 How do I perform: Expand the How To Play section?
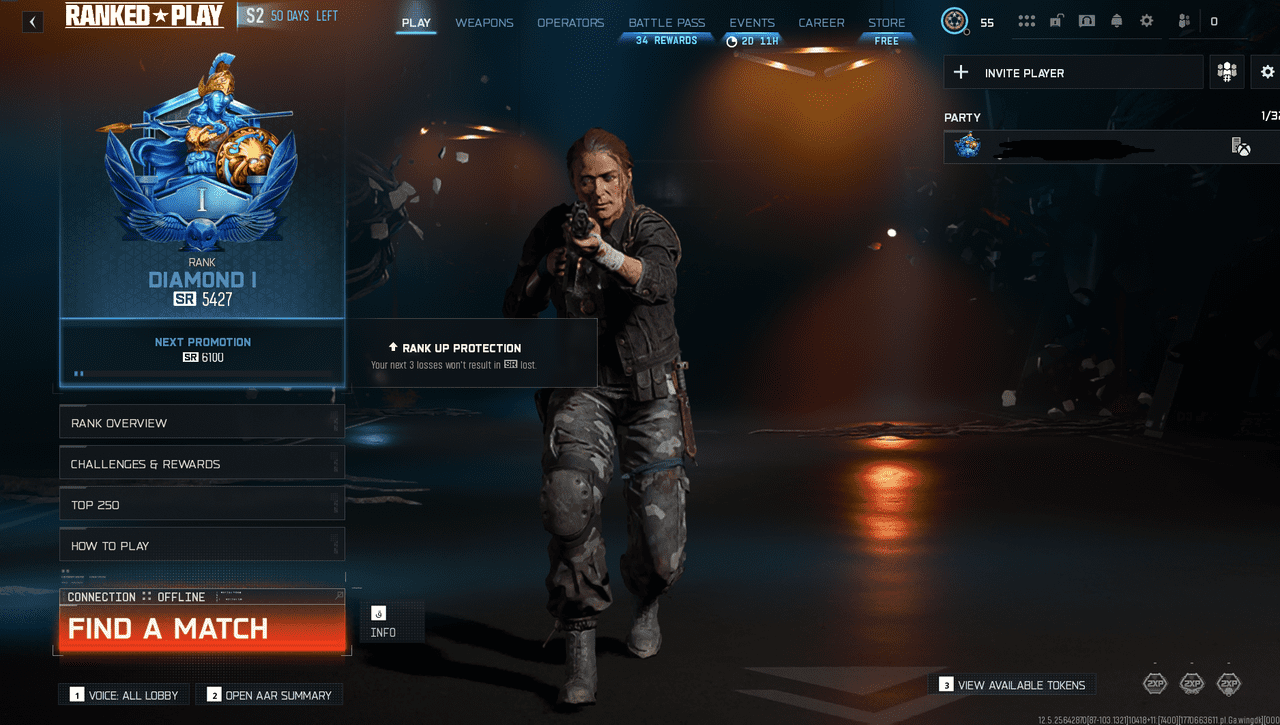point(201,544)
